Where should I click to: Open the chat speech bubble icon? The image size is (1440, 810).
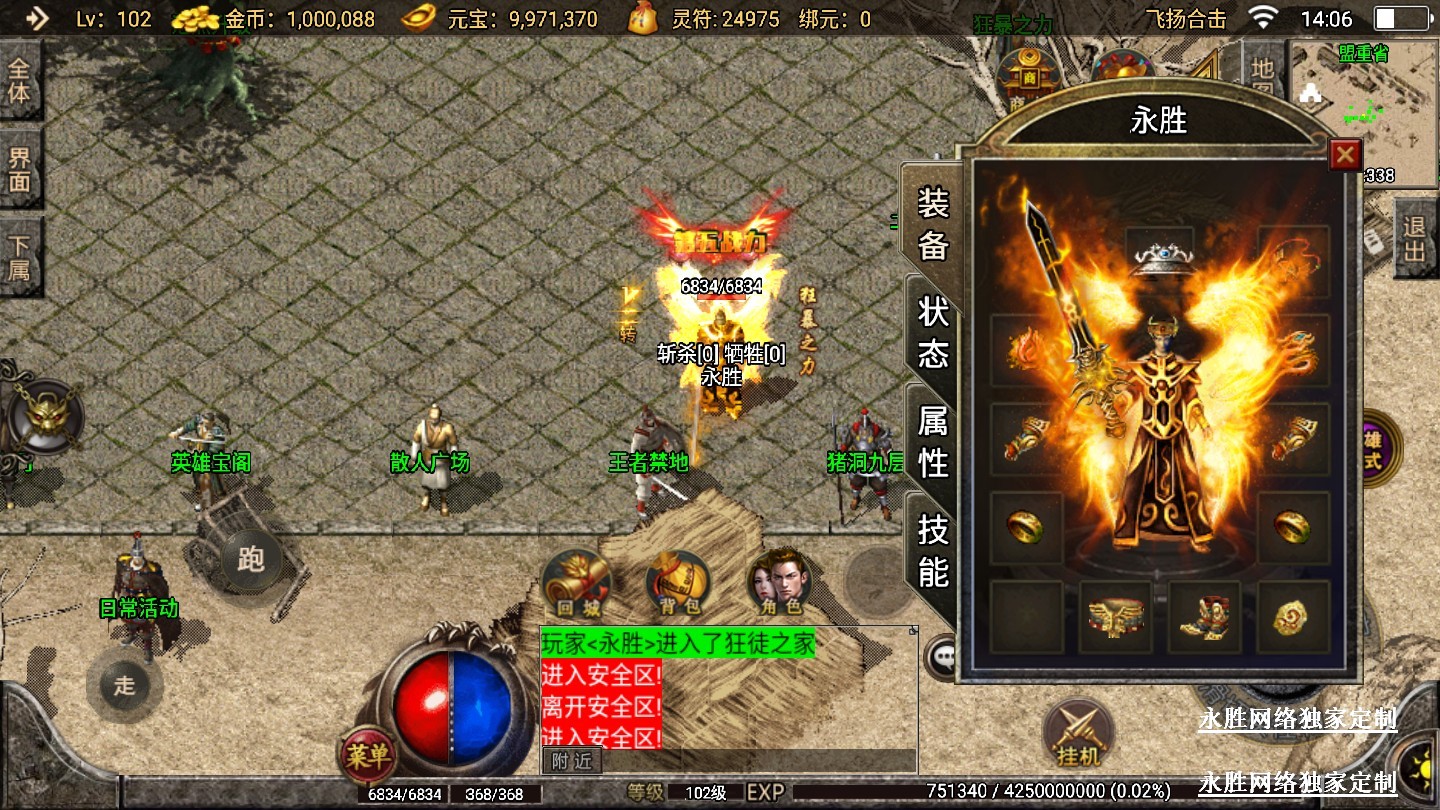(941, 657)
